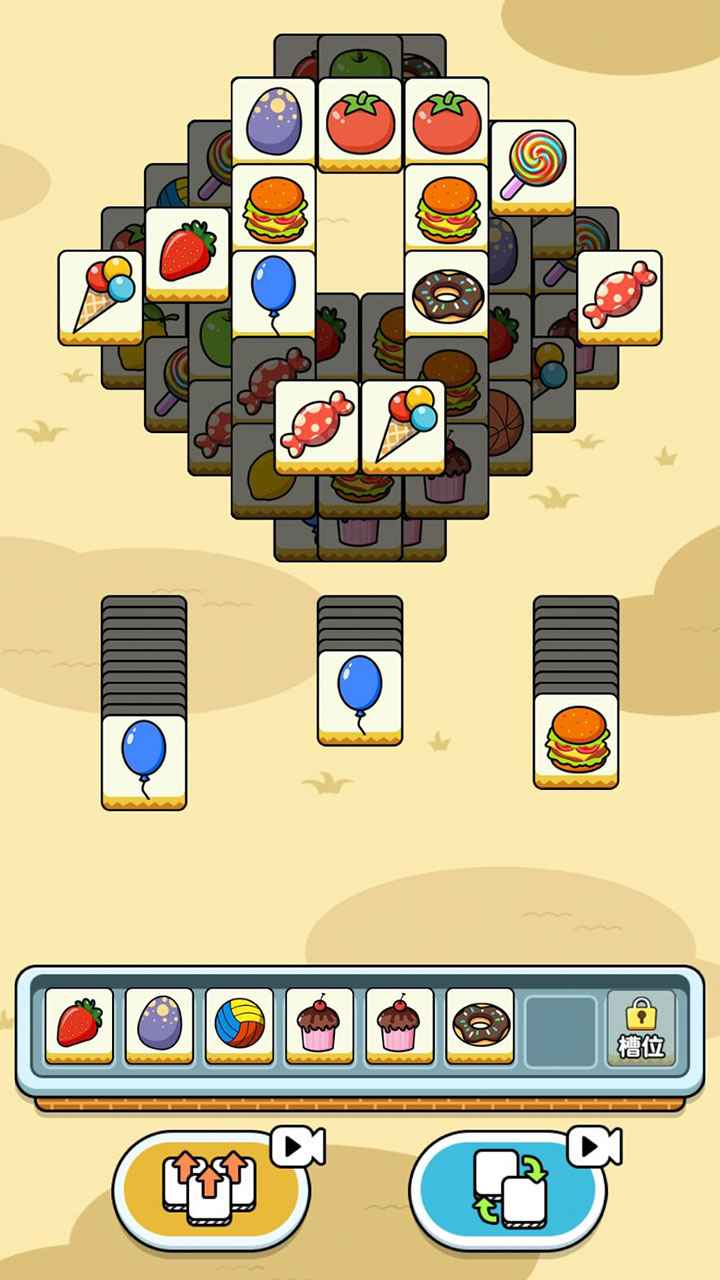This screenshot has height=1280, width=720.
Task: Take the blue balloon from the middle stack
Action: 360,695
